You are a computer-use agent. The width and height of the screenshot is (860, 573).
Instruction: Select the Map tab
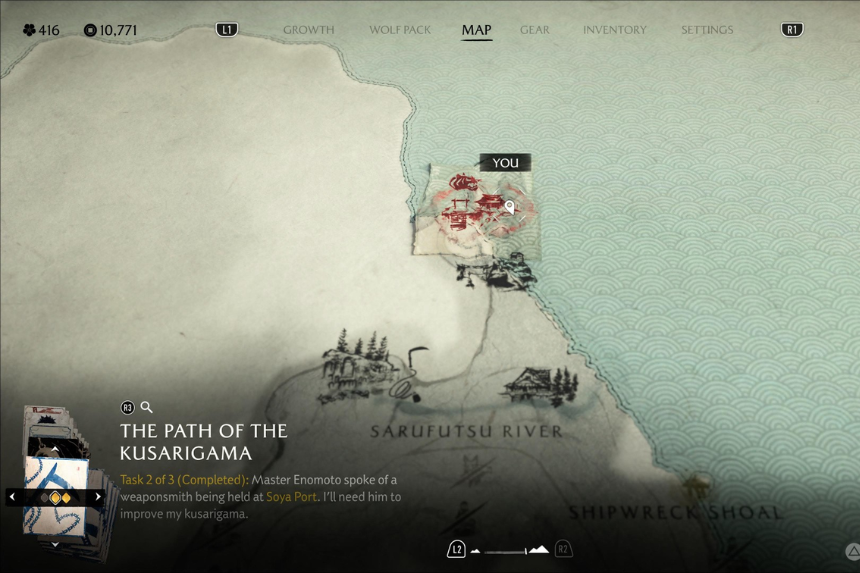click(476, 30)
